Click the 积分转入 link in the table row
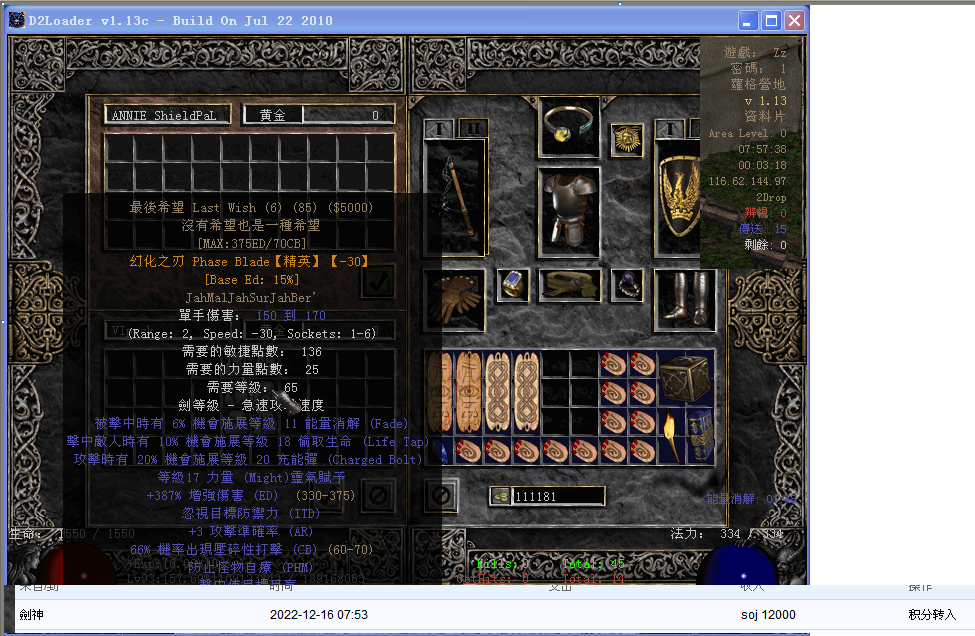Screen dimensions: 975x636 pyautogui.click(x=931, y=614)
